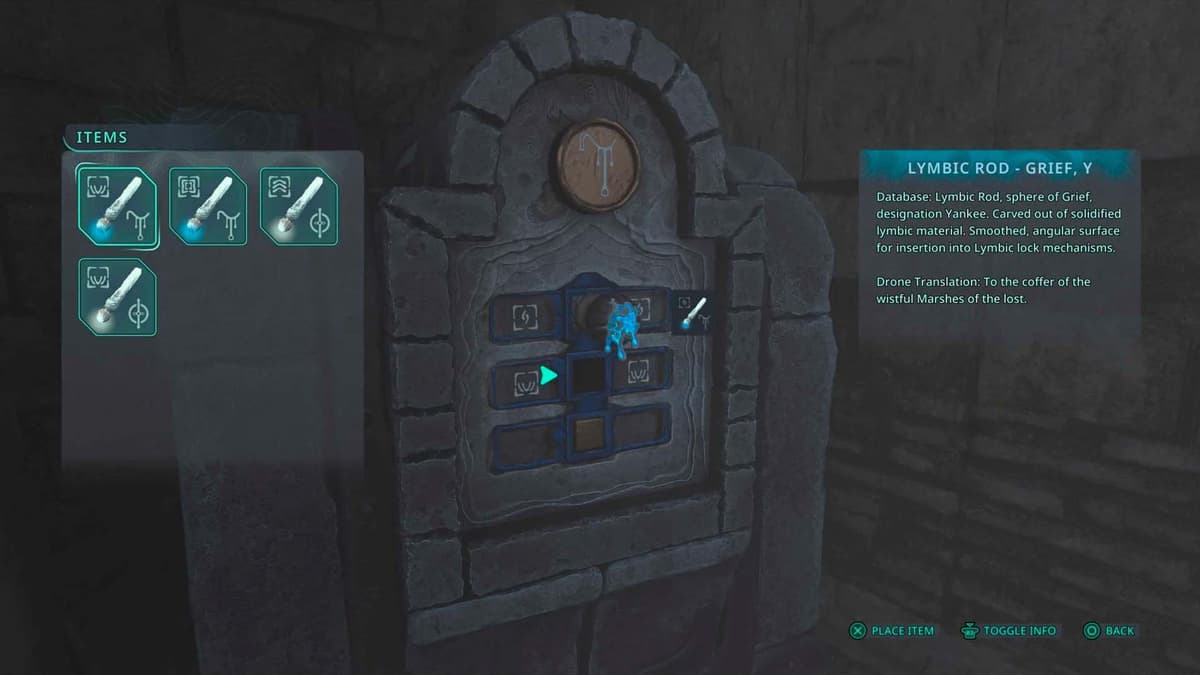Choose the blue-tipped rod with nested-squares symbol

[x=208, y=206]
